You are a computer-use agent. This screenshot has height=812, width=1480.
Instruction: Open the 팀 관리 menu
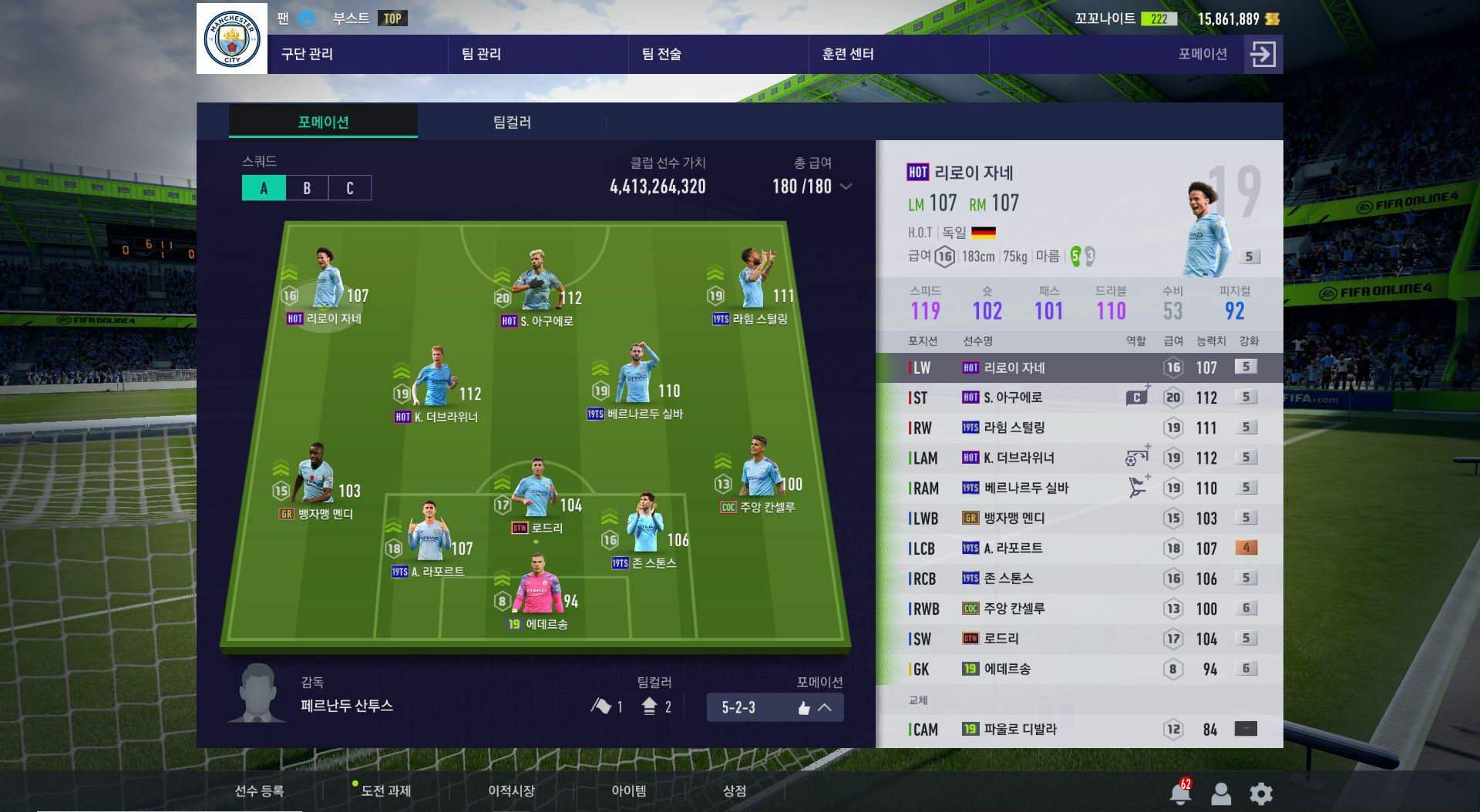(481, 54)
